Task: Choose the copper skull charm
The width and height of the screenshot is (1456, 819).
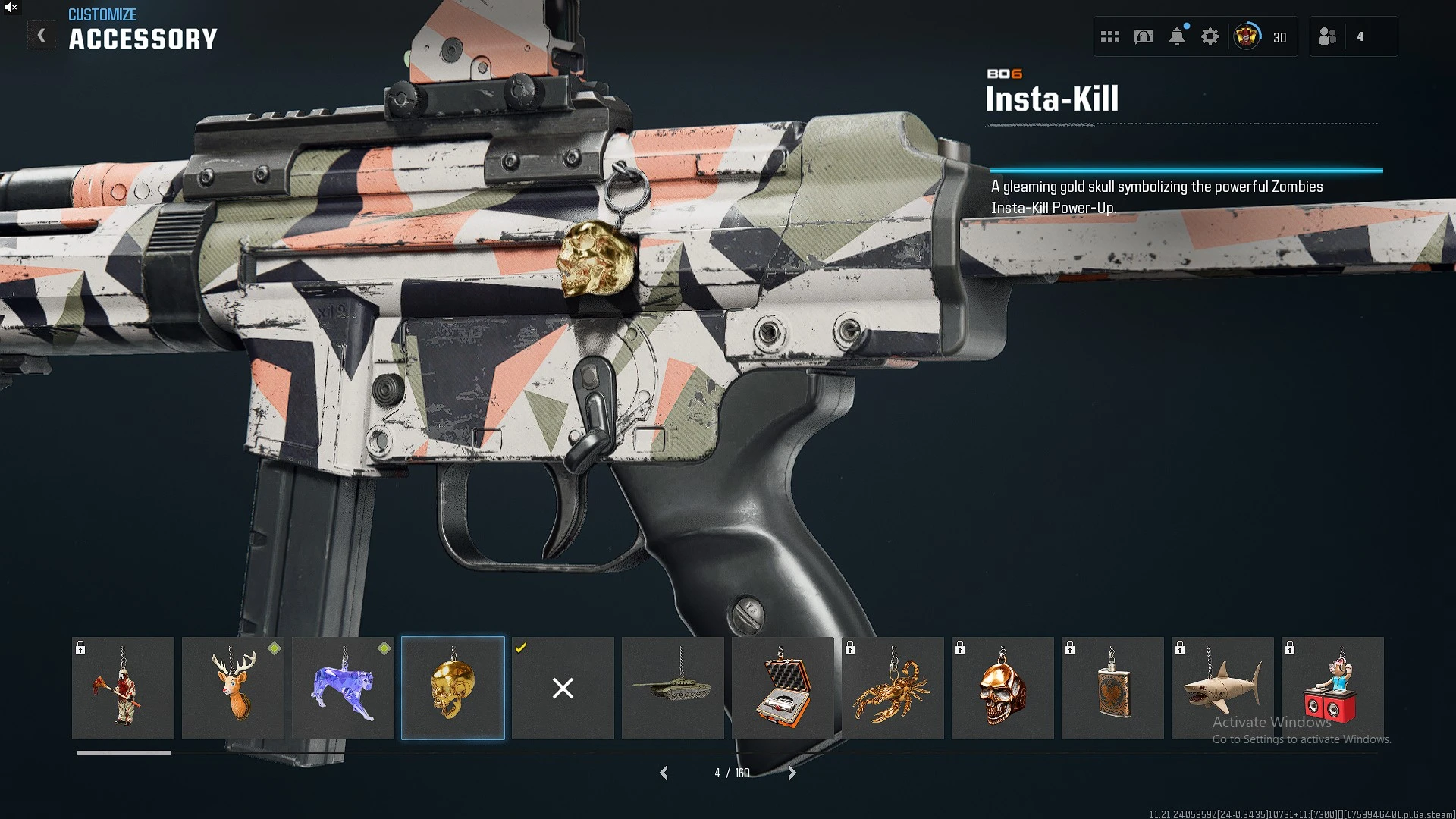Action: 1003,688
